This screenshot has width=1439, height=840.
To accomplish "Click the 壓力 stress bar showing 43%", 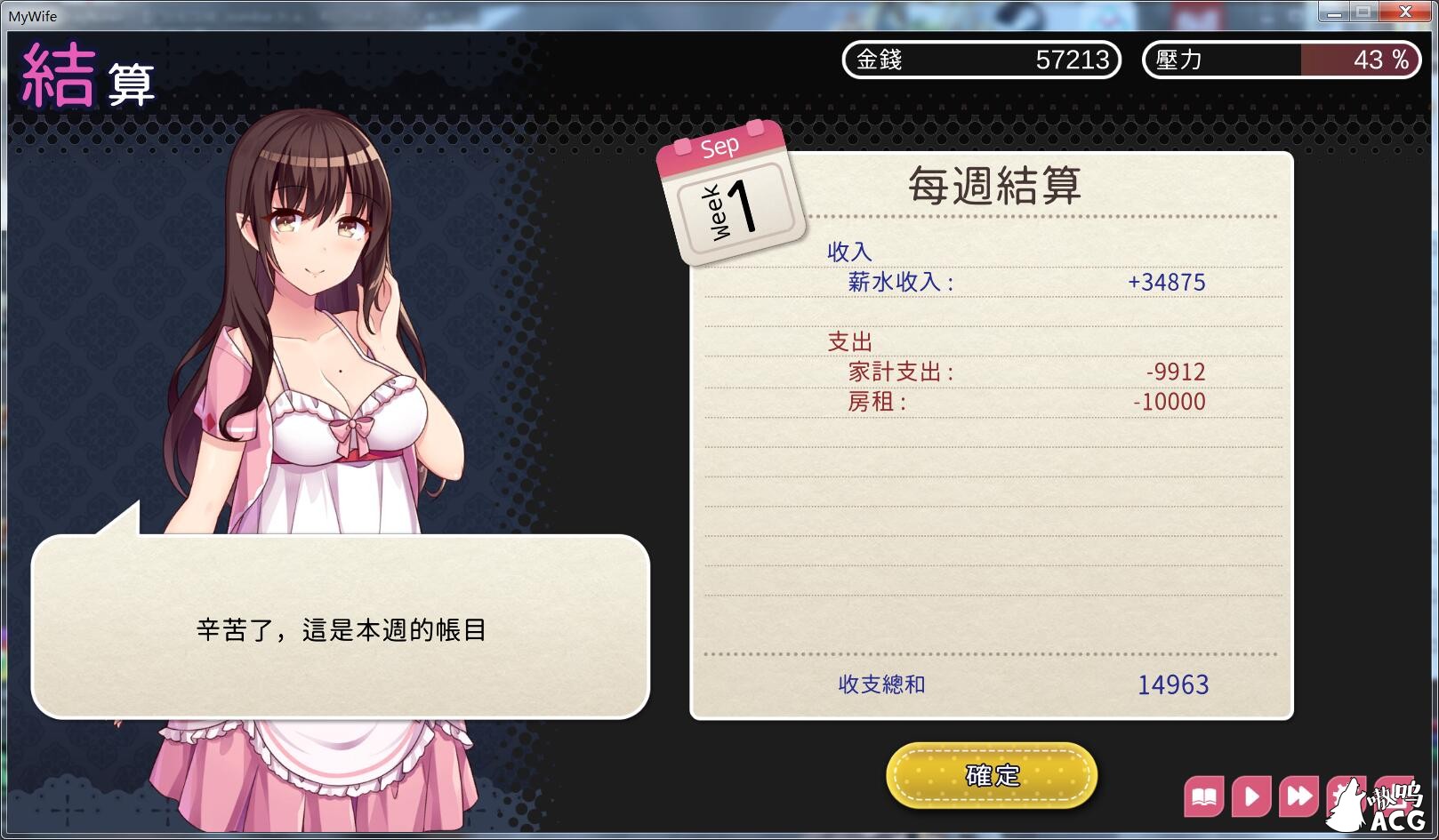I will tap(1281, 60).
